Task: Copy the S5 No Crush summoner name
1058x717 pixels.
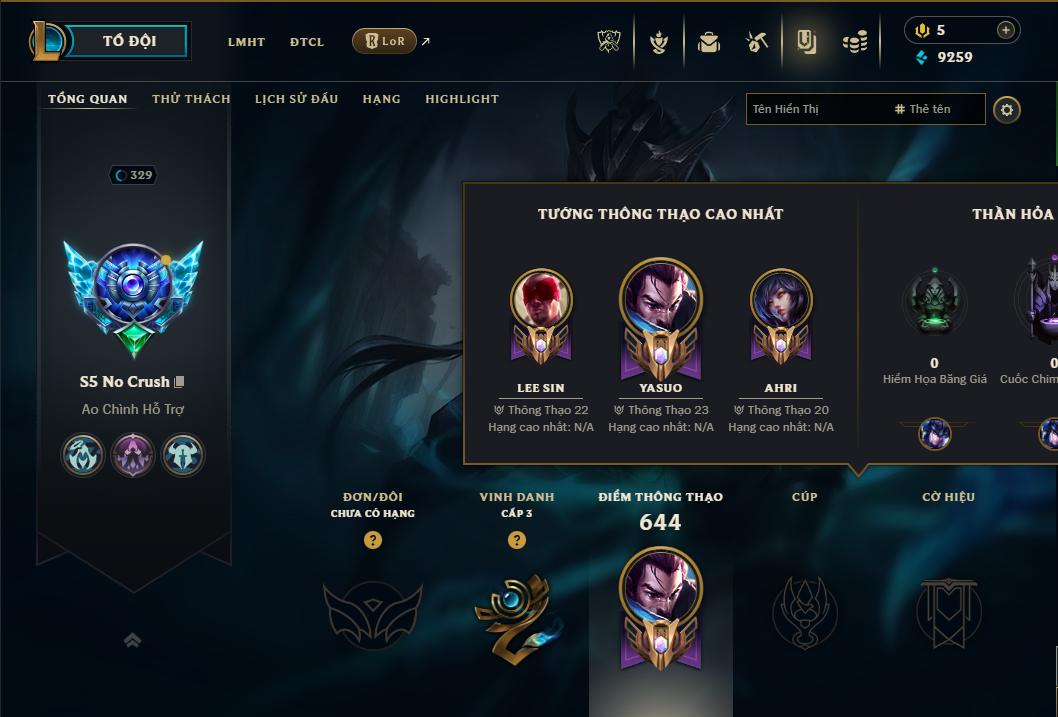Action: pyautogui.click(x=180, y=382)
